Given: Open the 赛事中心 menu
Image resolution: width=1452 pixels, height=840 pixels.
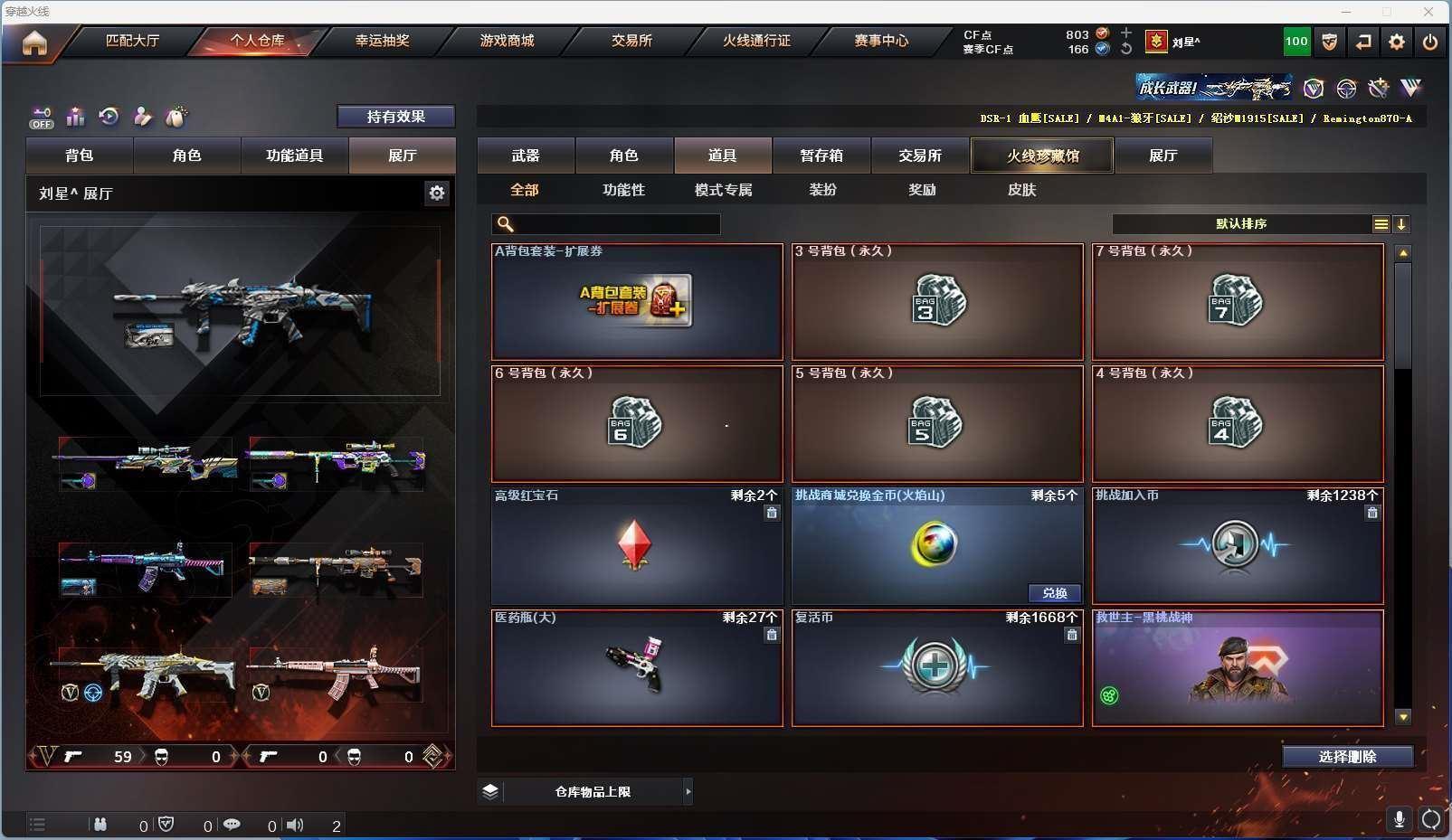Looking at the screenshot, I should tap(881, 41).
